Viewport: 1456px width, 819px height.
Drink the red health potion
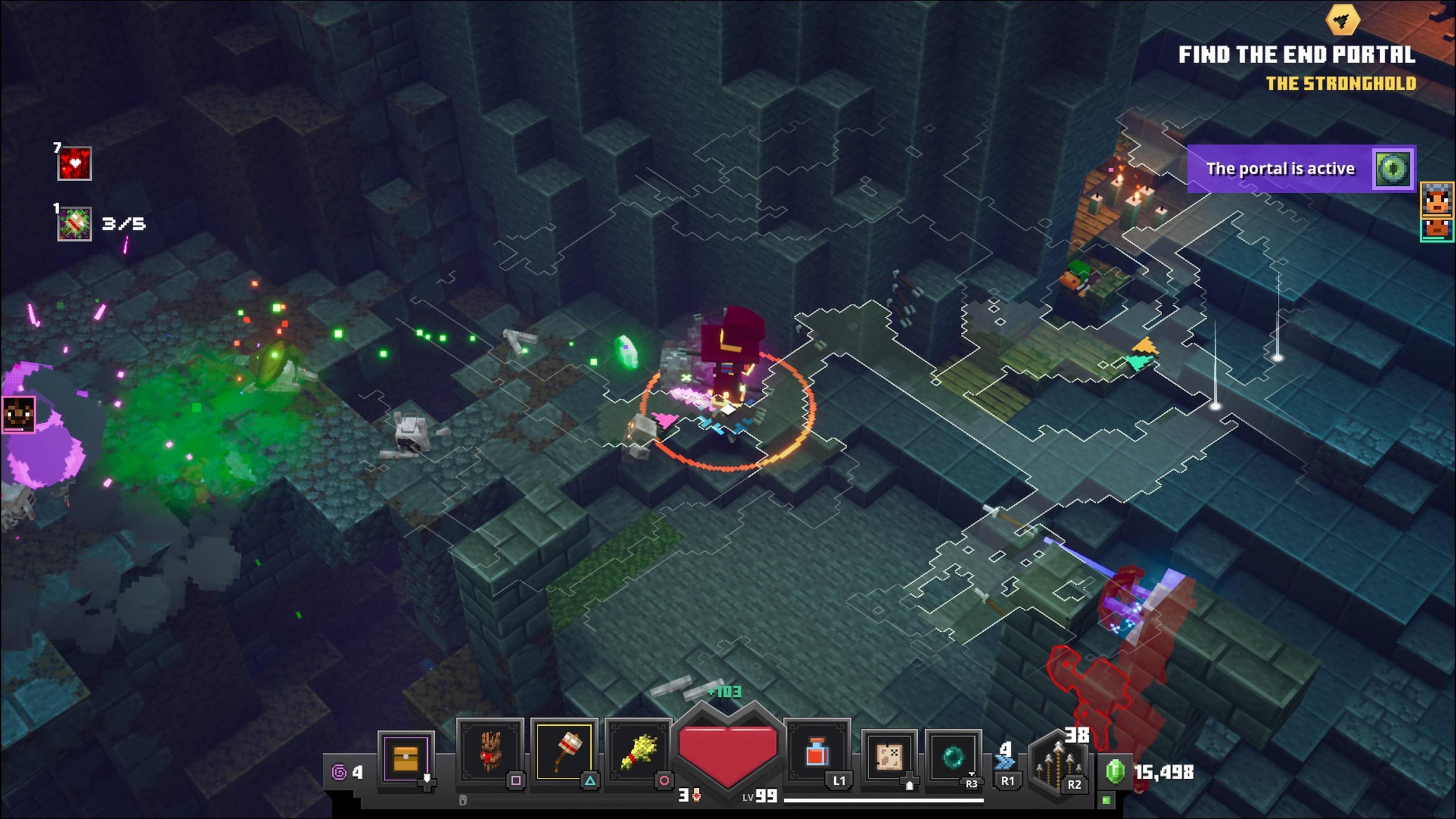point(817,752)
